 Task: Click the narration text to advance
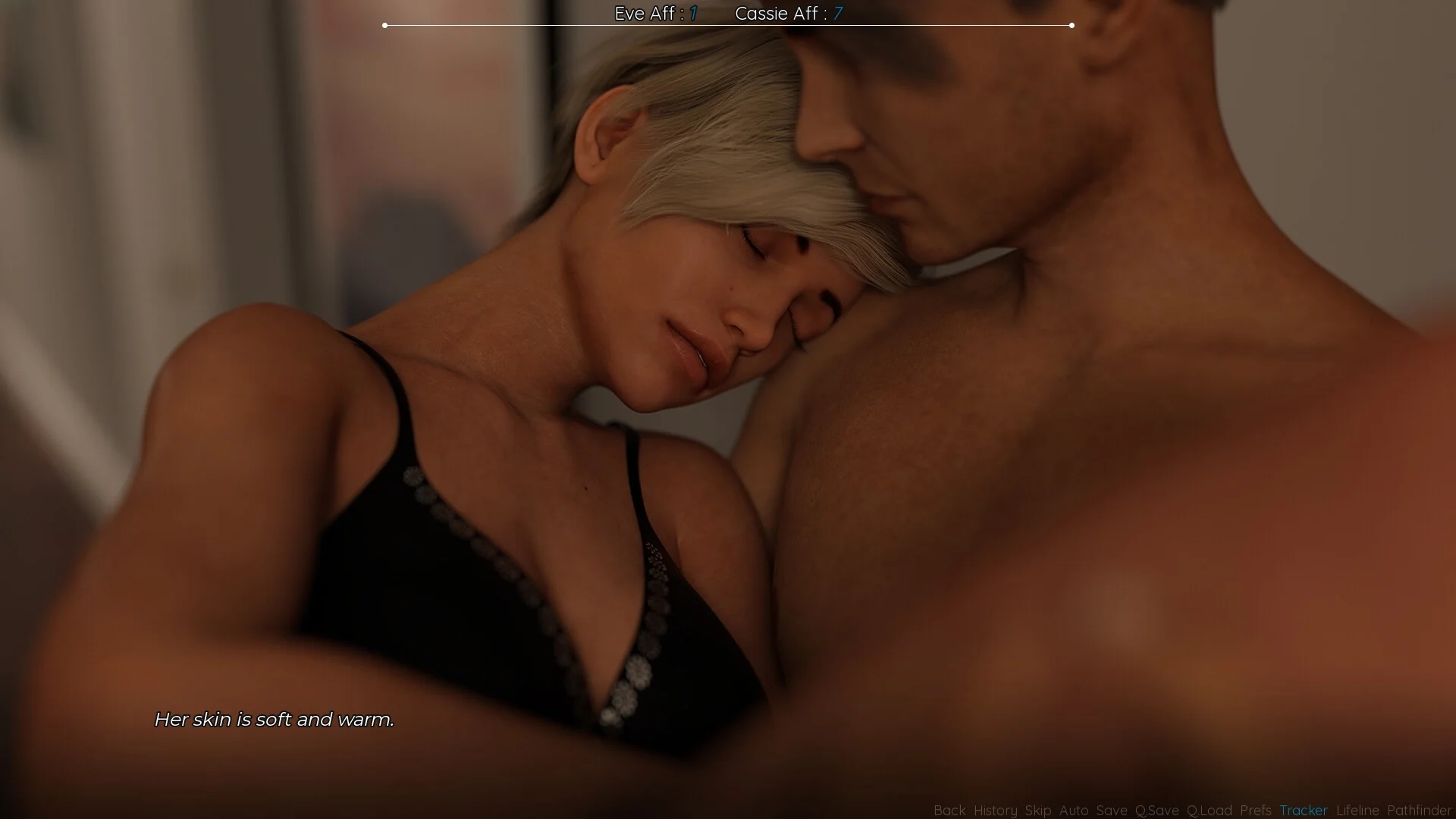coord(275,720)
